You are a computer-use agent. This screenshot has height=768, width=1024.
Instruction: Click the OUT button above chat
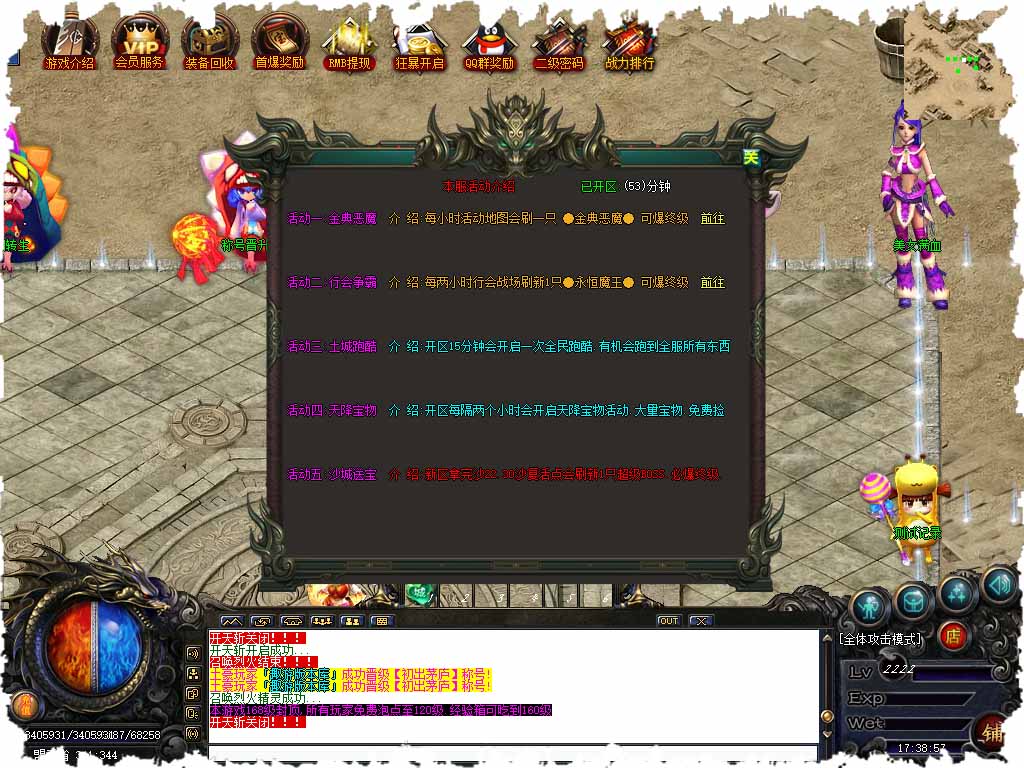[x=668, y=621]
